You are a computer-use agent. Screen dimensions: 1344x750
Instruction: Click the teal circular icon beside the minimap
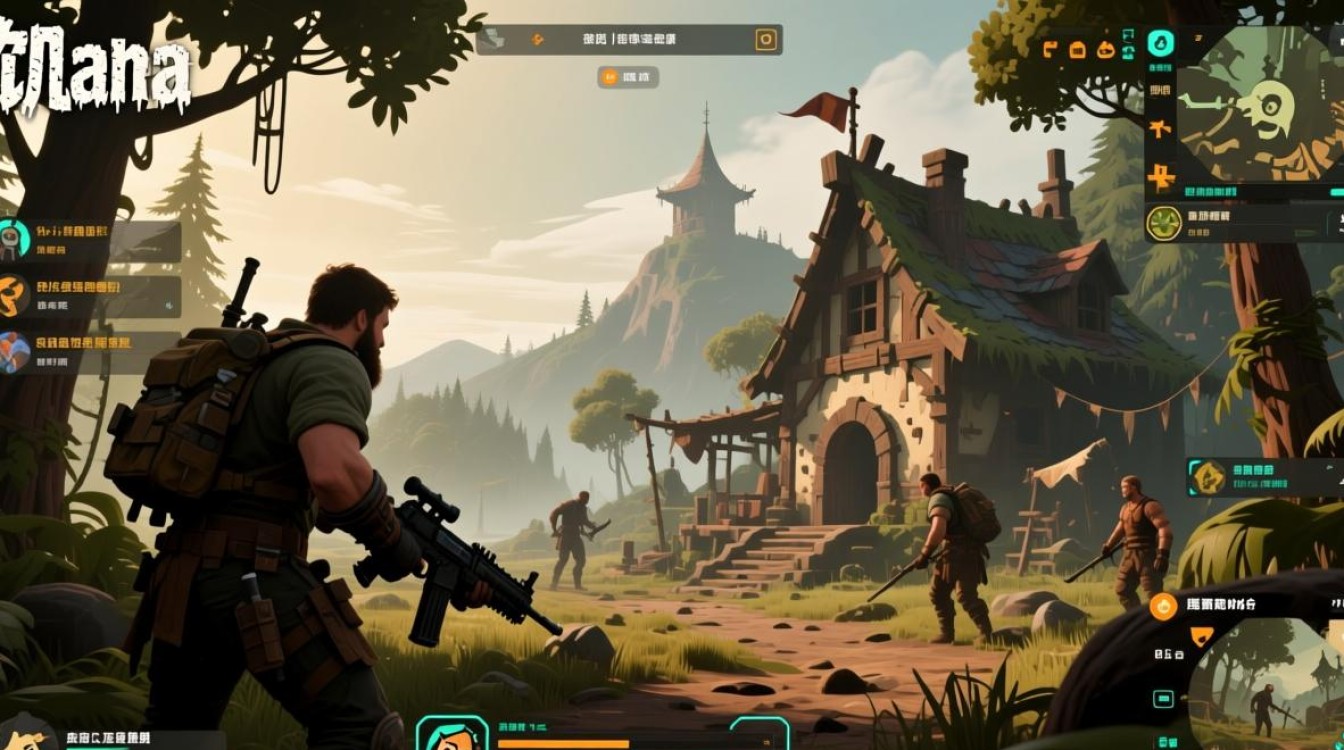coord(1160,43)
